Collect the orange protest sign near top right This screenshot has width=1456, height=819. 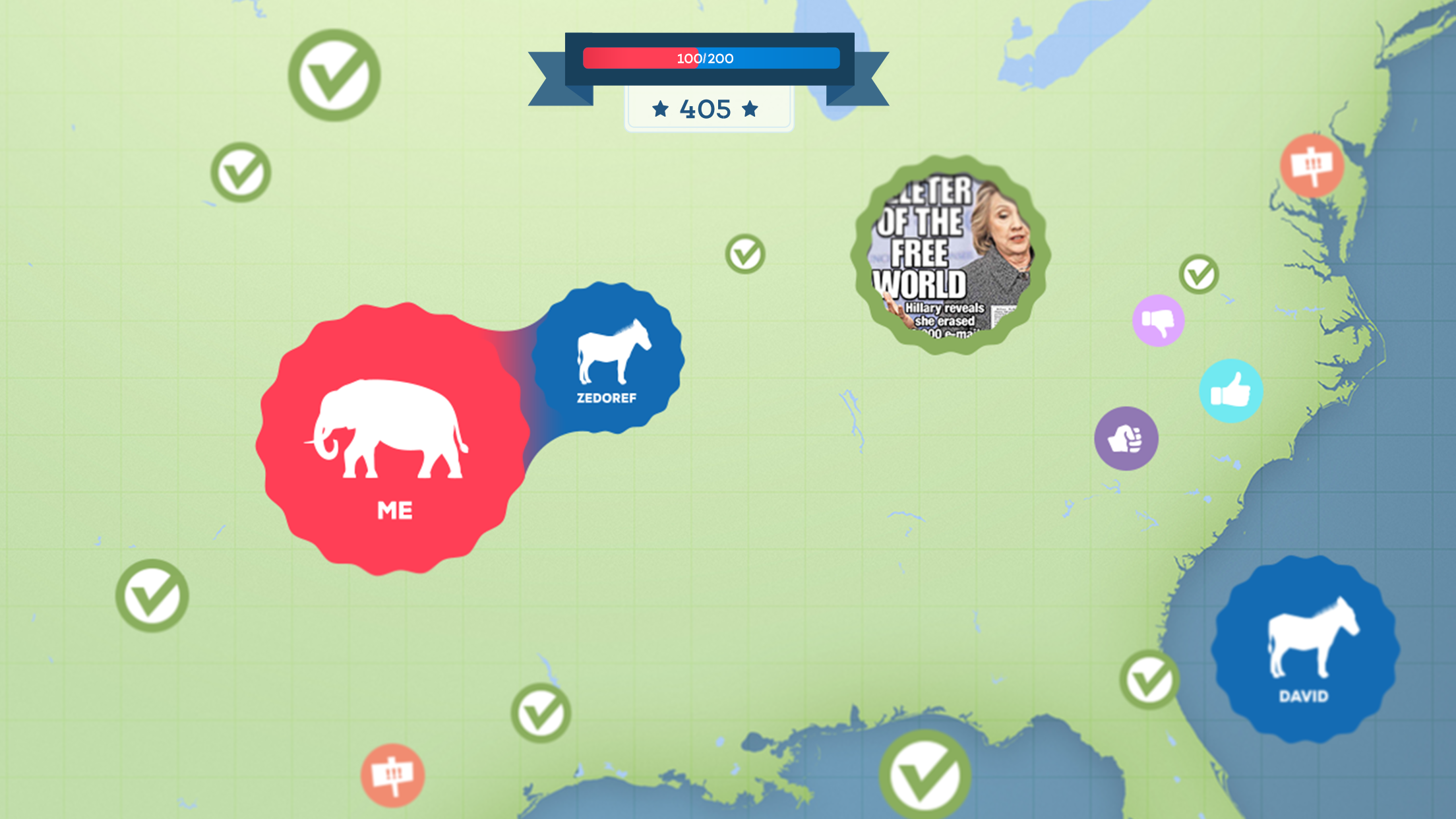1312,166
